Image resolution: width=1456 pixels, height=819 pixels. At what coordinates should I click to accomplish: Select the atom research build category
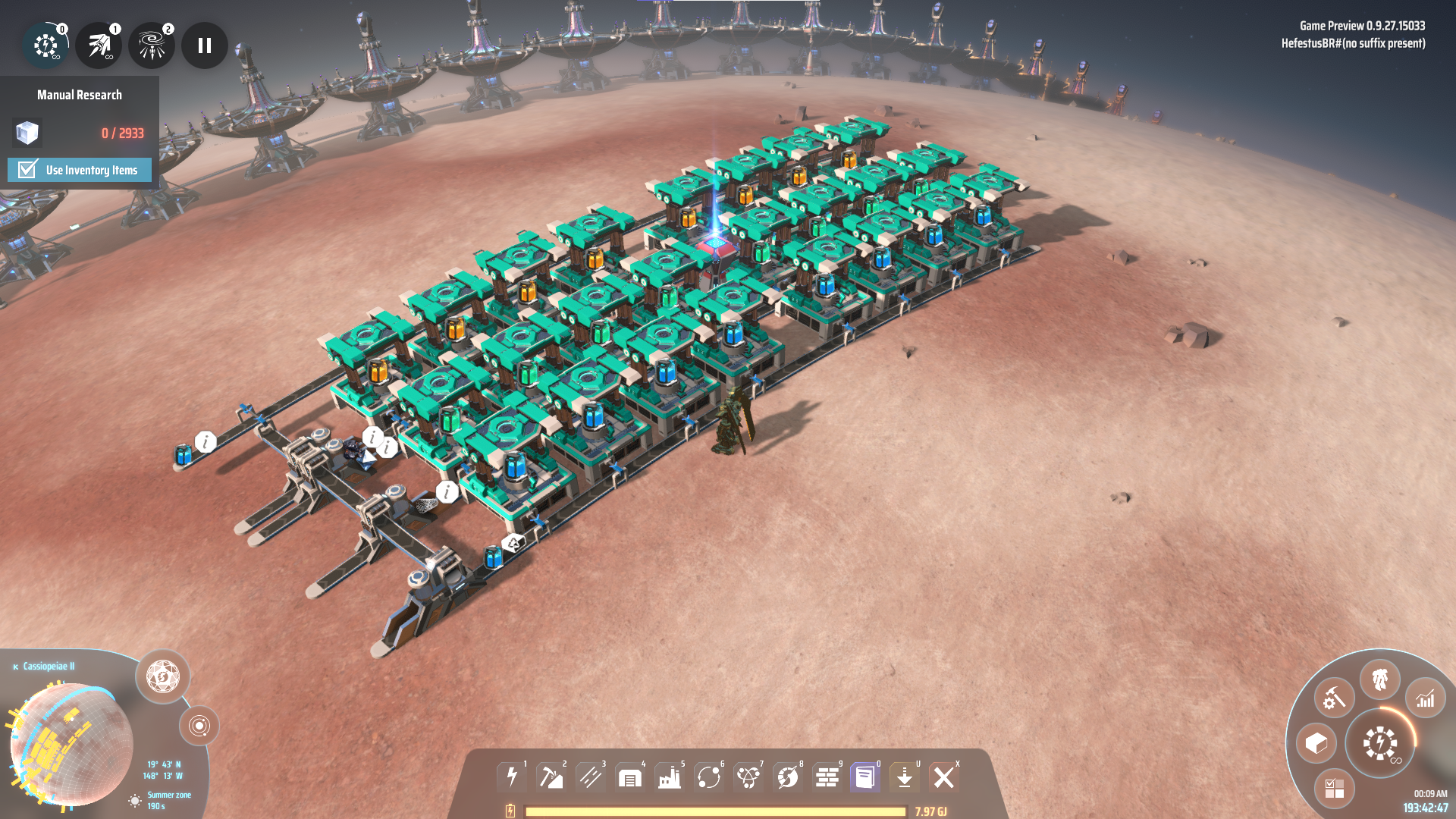coord(748,777)
